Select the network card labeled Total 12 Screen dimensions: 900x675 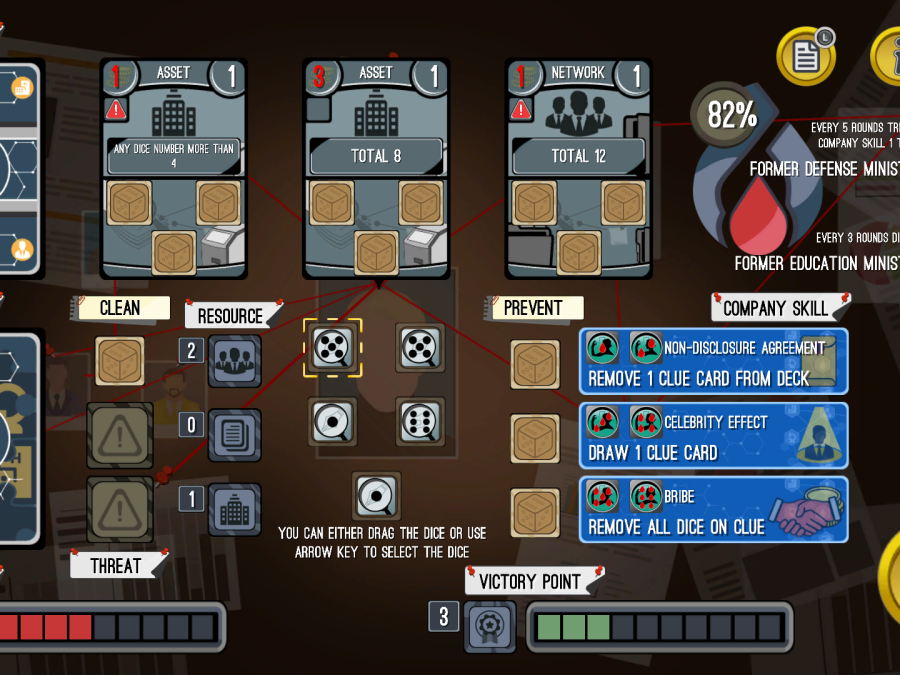tap(578, 167)
